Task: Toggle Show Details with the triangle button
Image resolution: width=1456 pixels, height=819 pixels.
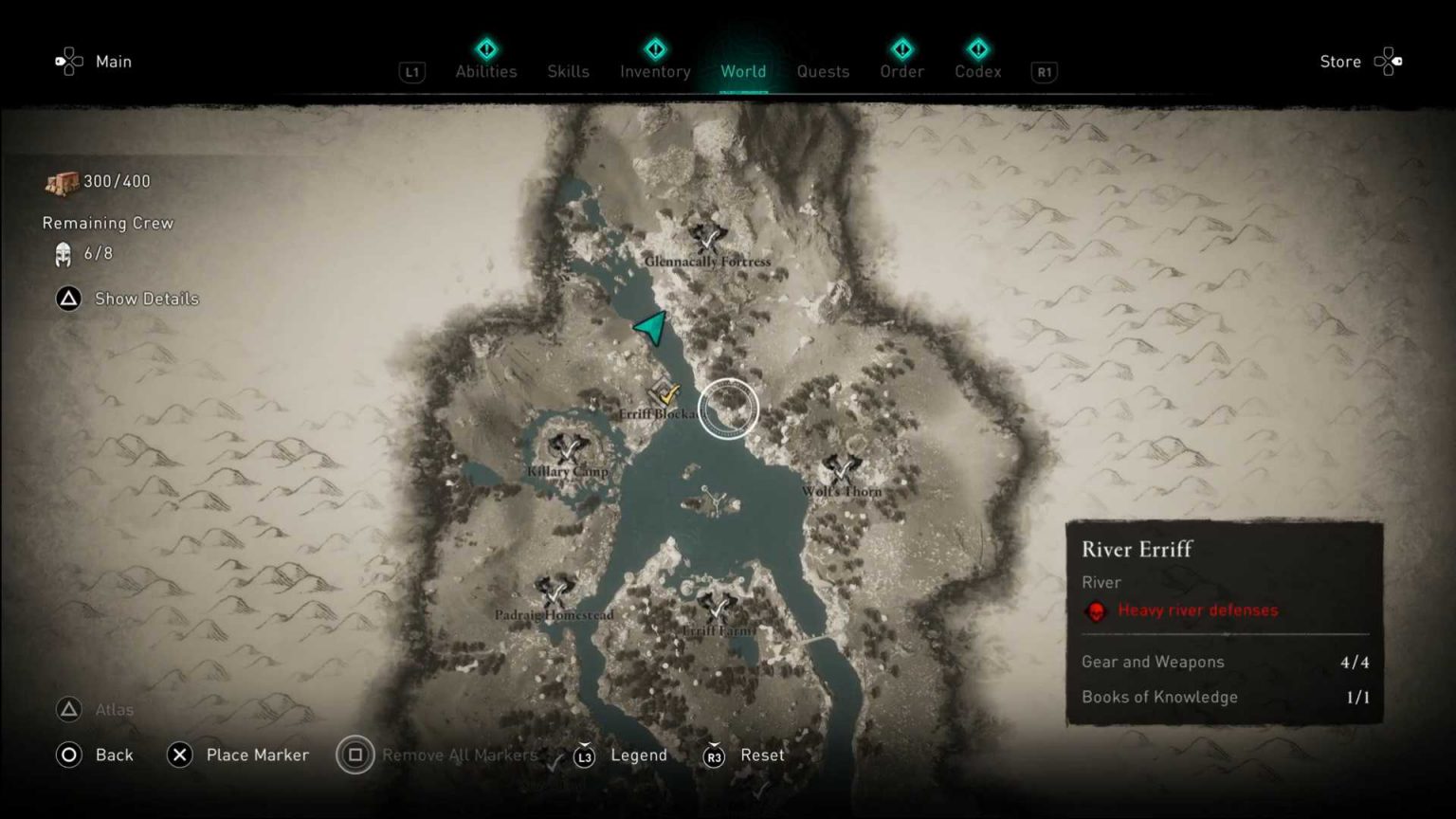Action: click(x=67, y=299)
